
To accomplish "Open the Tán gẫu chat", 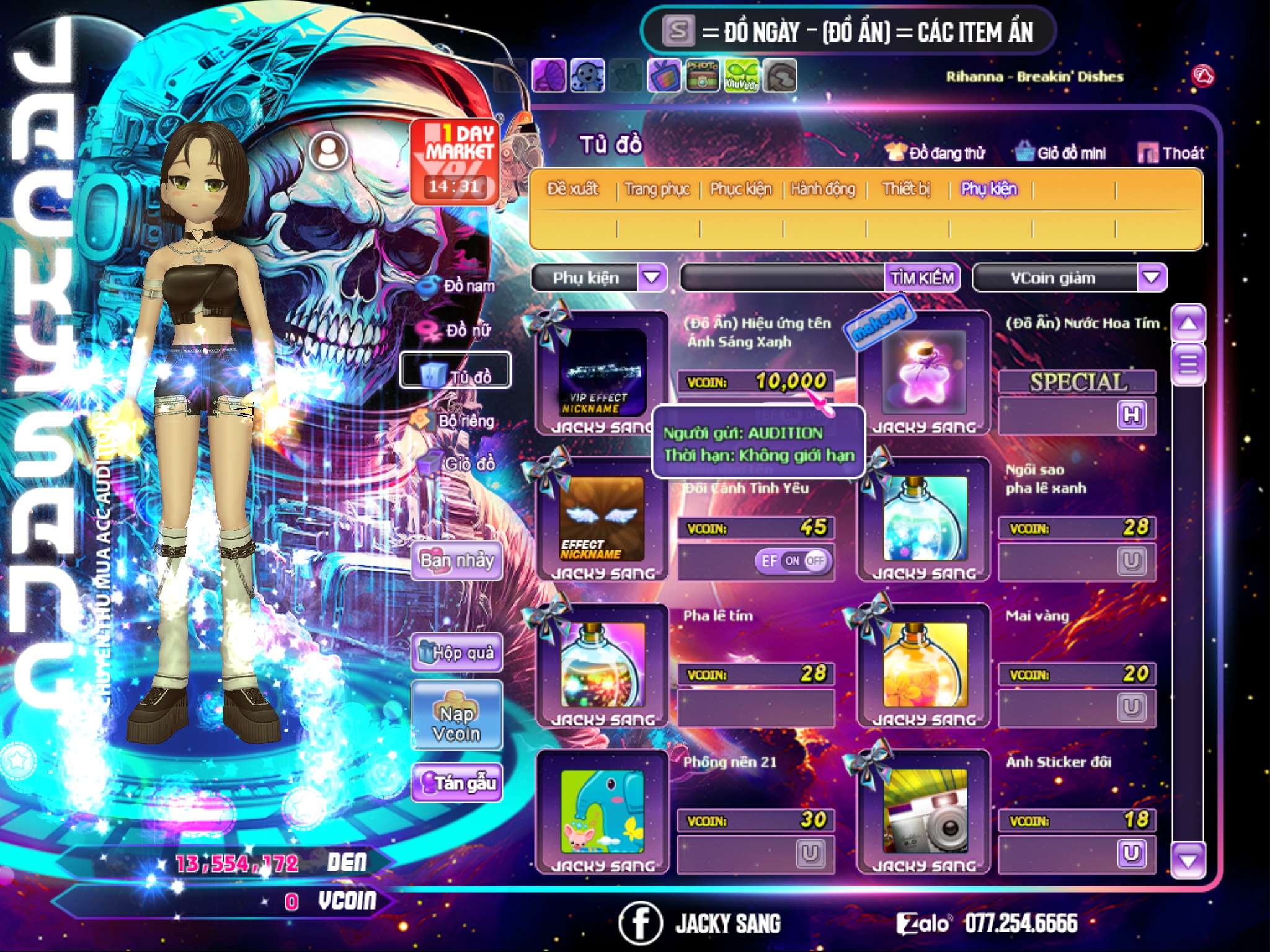I will click(456, 783).
